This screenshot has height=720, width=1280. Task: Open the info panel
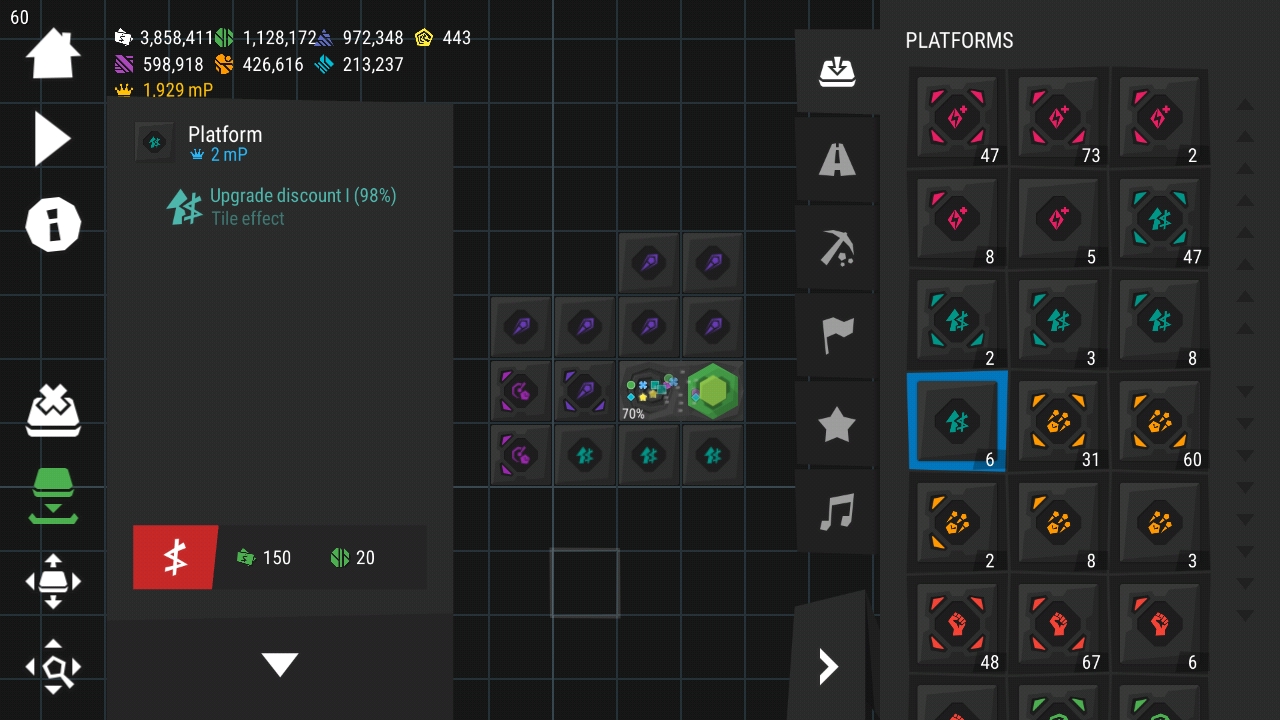point(52,223)
